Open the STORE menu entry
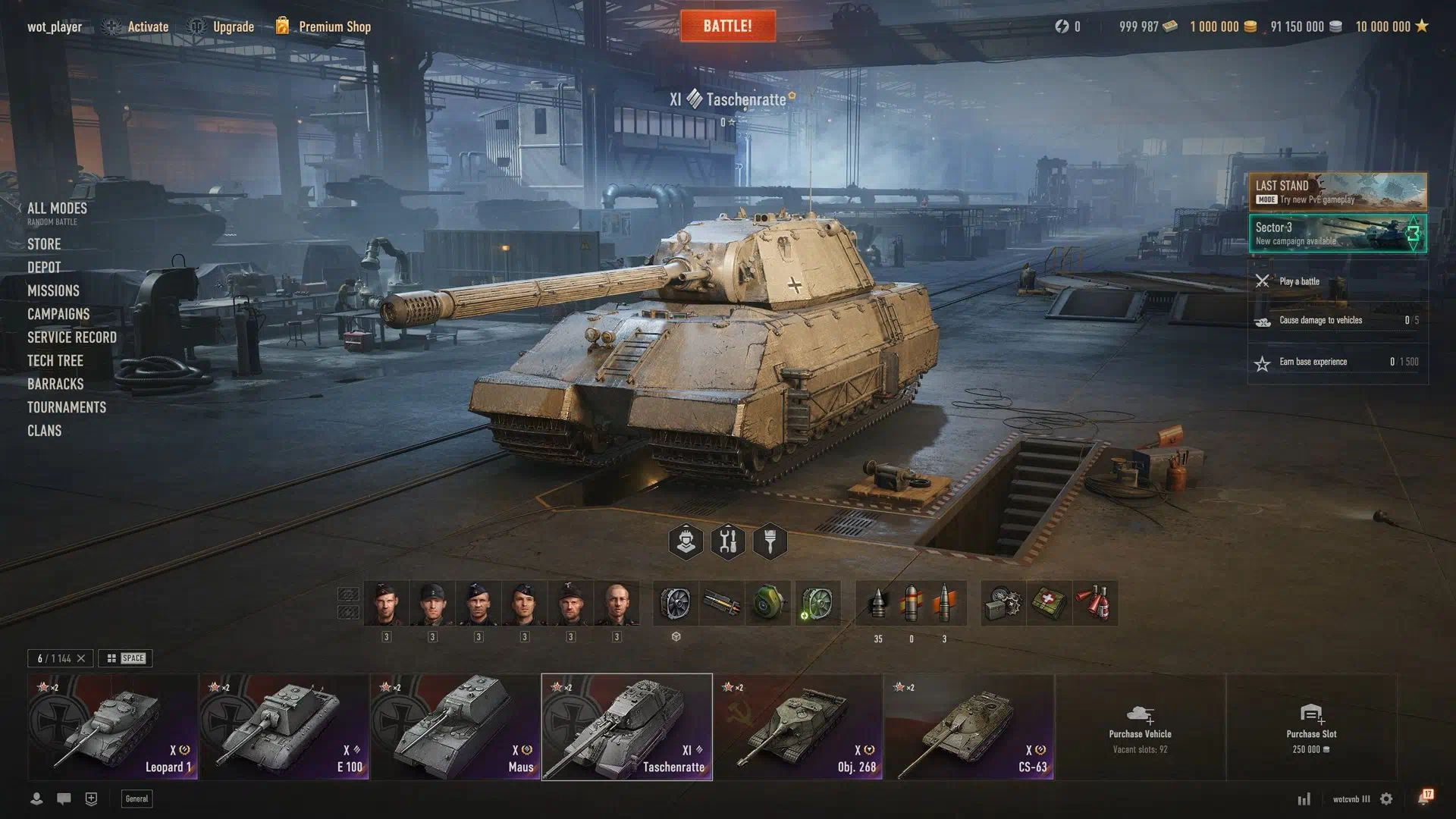 point(44,244)
